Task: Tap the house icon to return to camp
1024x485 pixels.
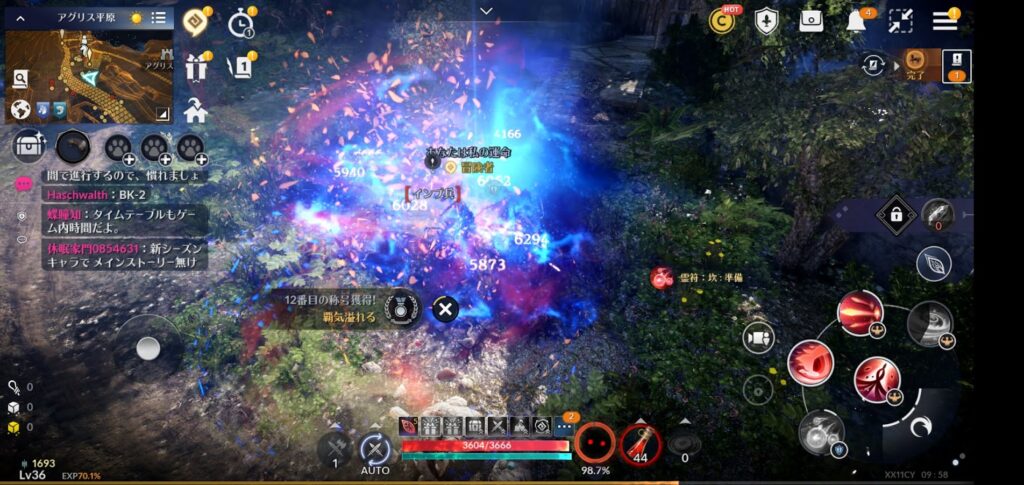Action: click(x=196, y=111)
